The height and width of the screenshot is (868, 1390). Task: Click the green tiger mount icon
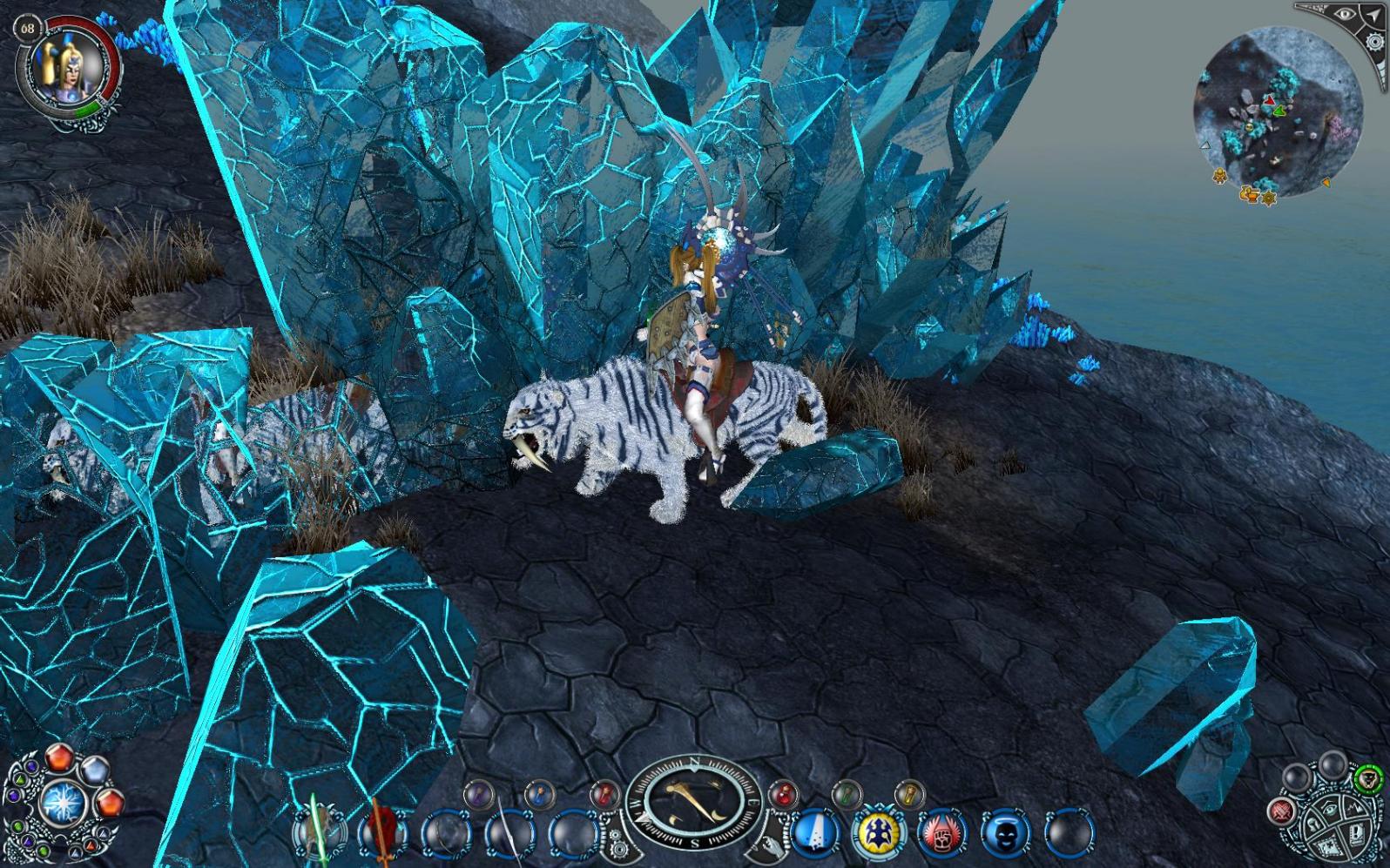1368,777
